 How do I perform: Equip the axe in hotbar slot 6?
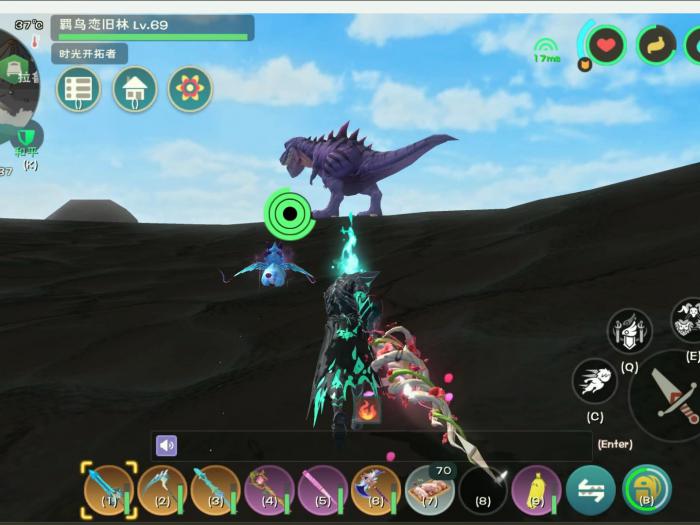[376, 490]
